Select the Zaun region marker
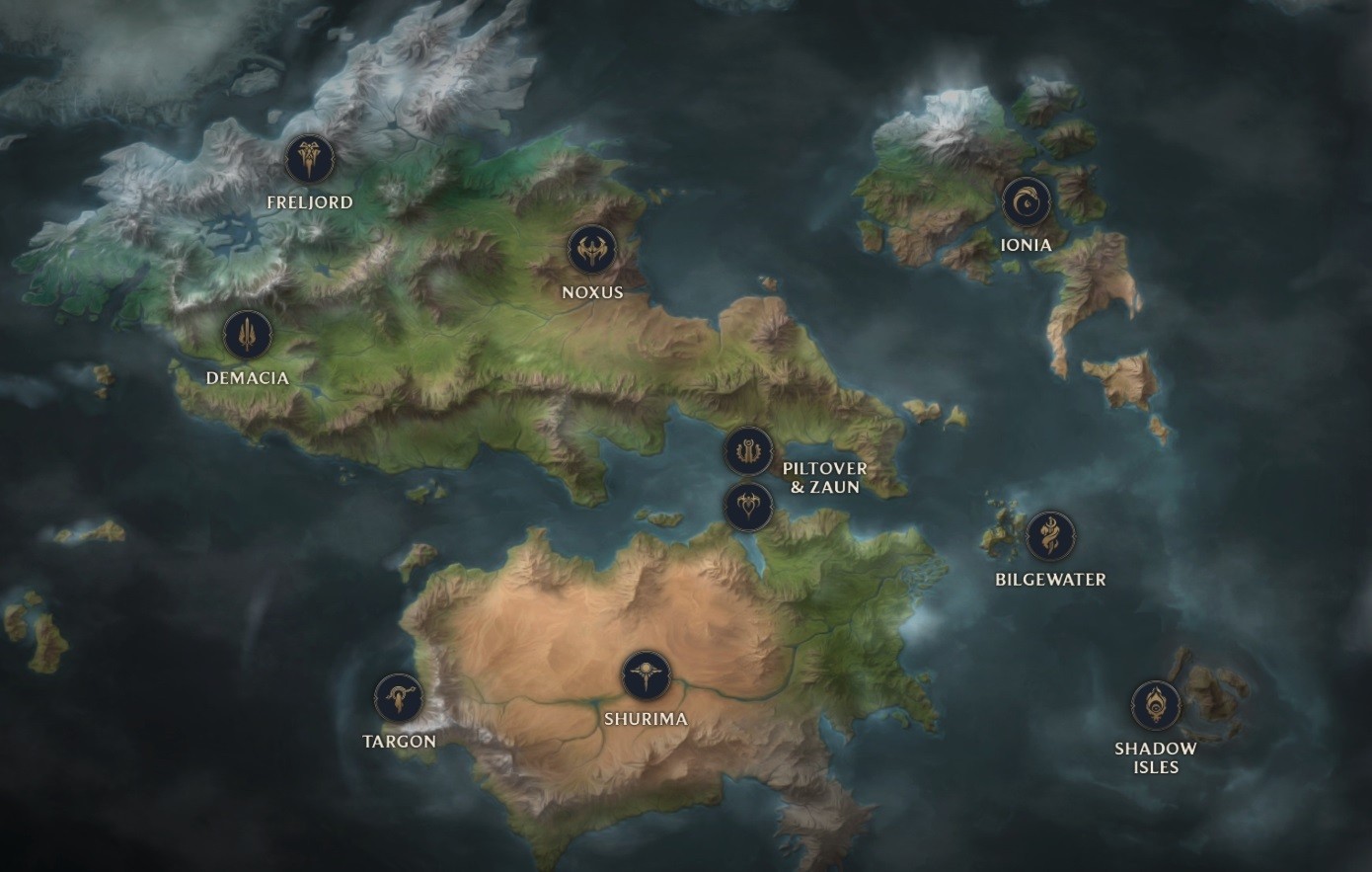1372x872 pixels. (748, 507)
